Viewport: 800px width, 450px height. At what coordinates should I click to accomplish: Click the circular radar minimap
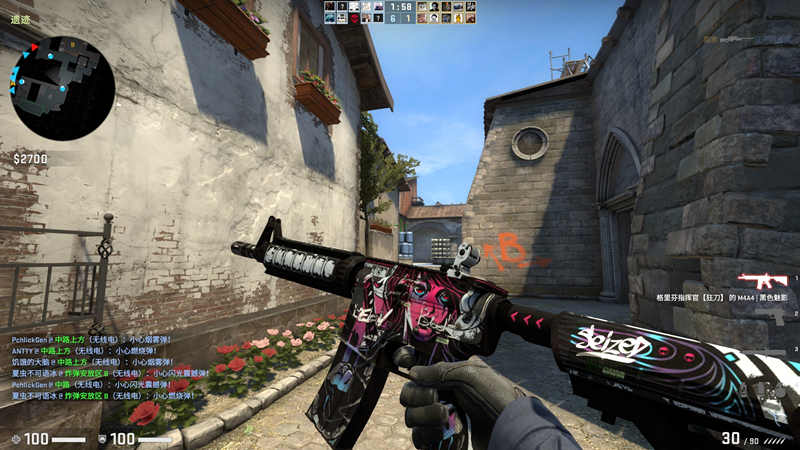[62, 88]
